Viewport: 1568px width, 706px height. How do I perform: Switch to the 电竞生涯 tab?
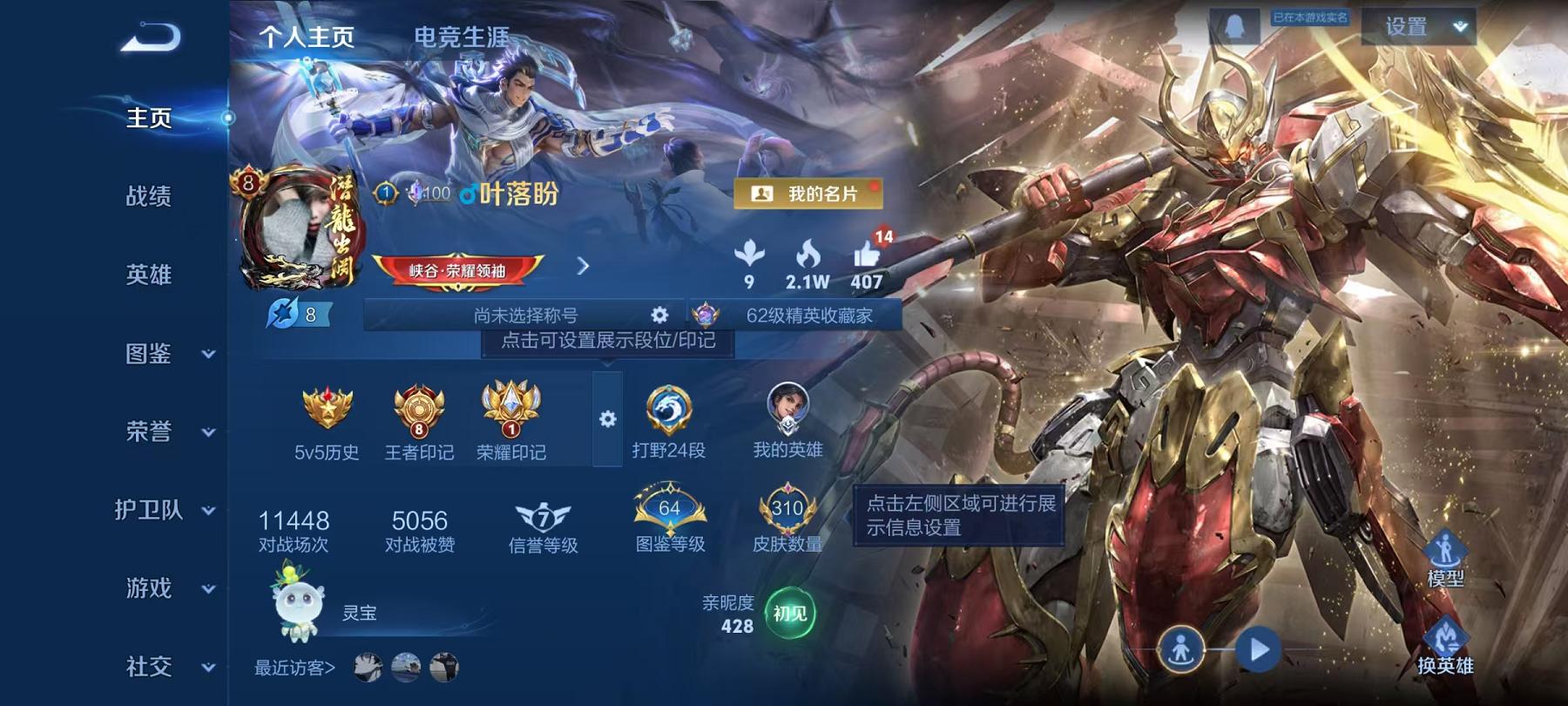pyautogui.click(x=462, y=37)
